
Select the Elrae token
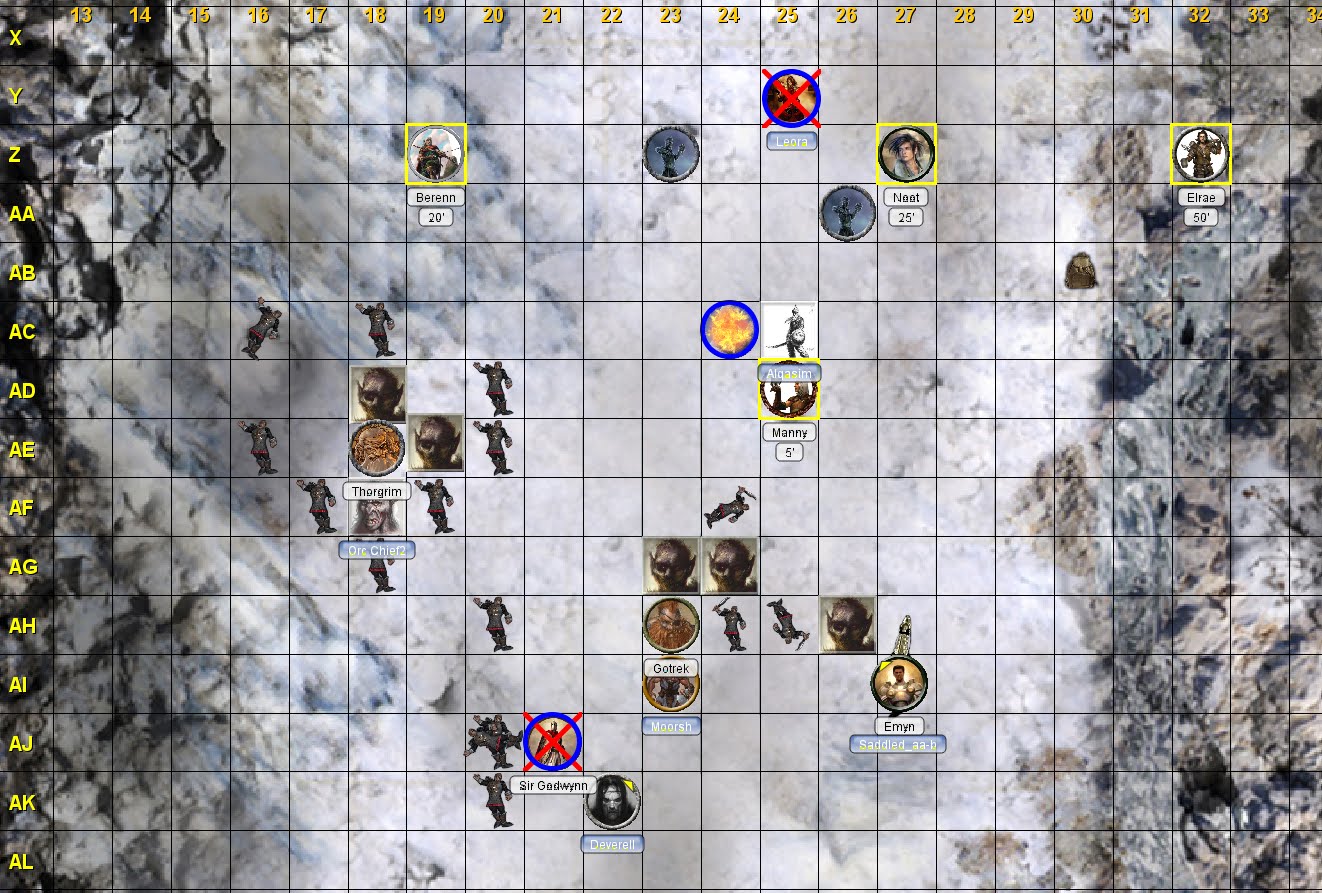pyautogui.click(x=1200, y=155)
